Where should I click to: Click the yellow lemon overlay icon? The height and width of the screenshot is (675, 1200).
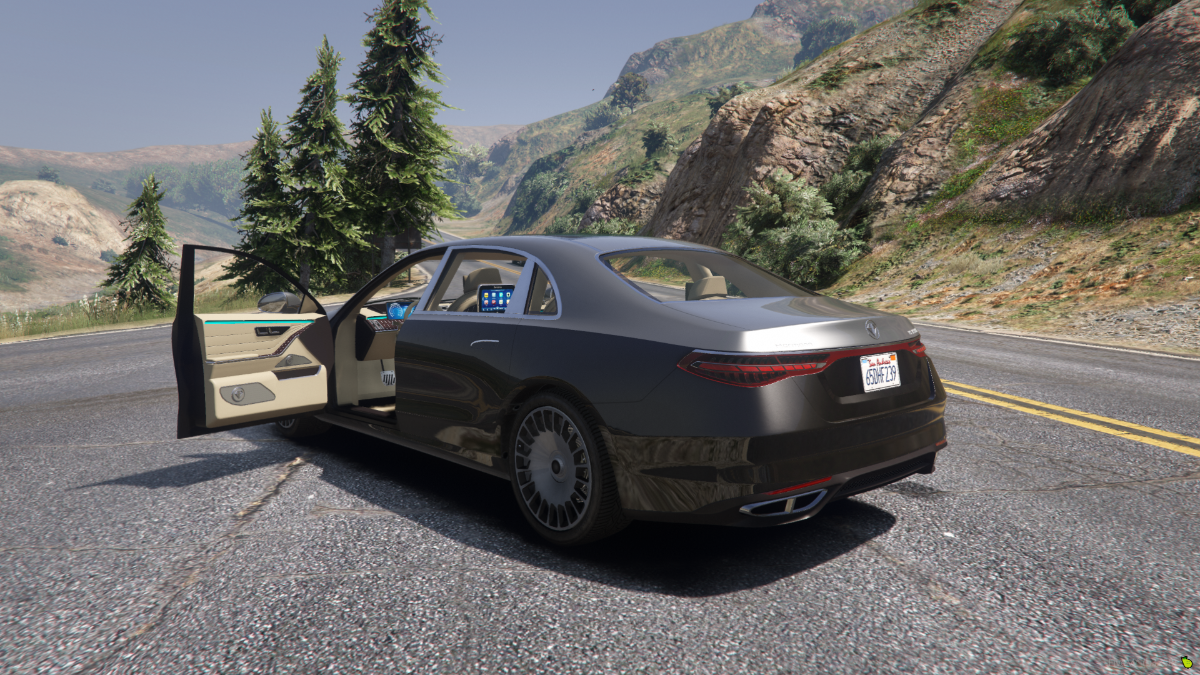point(1187,663)
